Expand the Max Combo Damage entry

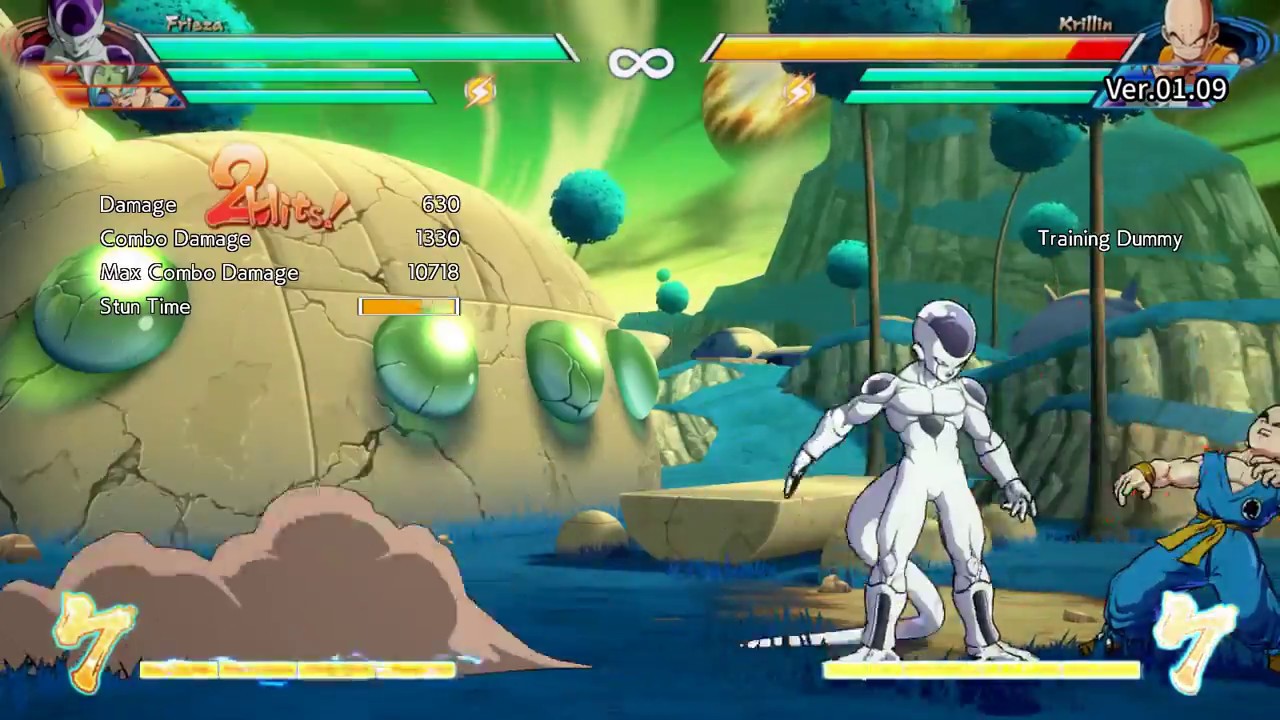199,272
